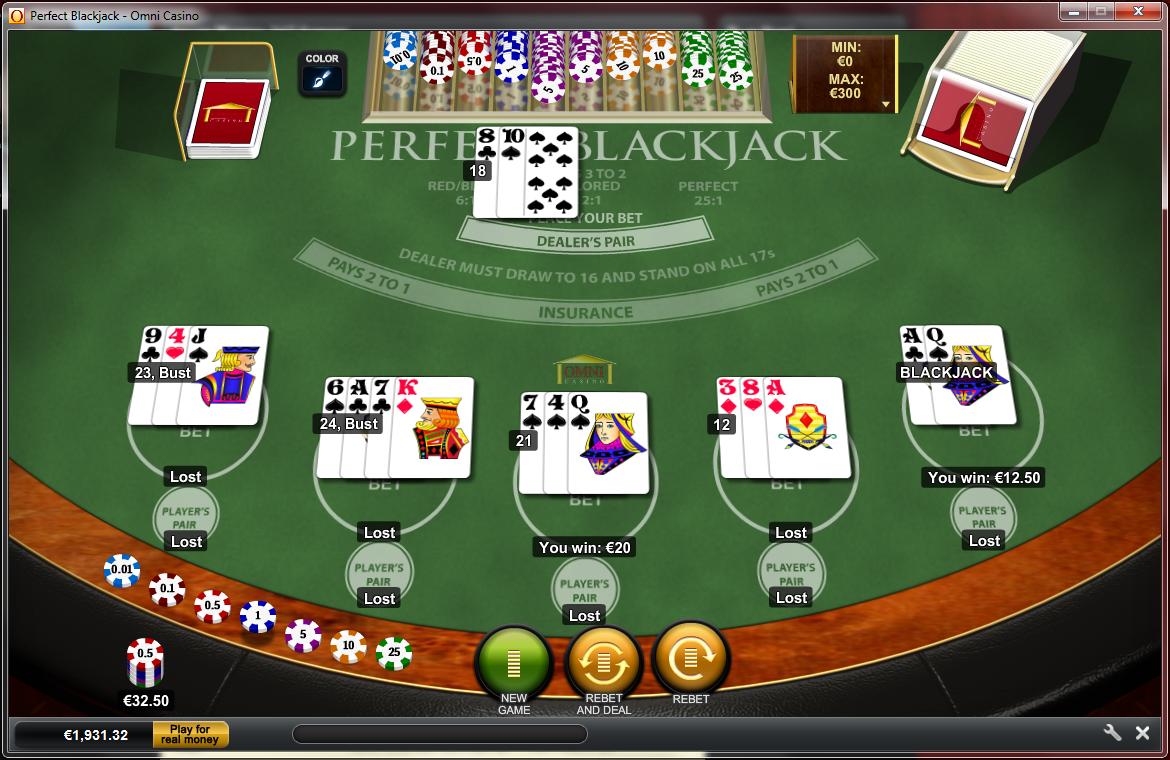Select the green 25 chip
This screenshot has height=760, width=1170.
point(394,653)
